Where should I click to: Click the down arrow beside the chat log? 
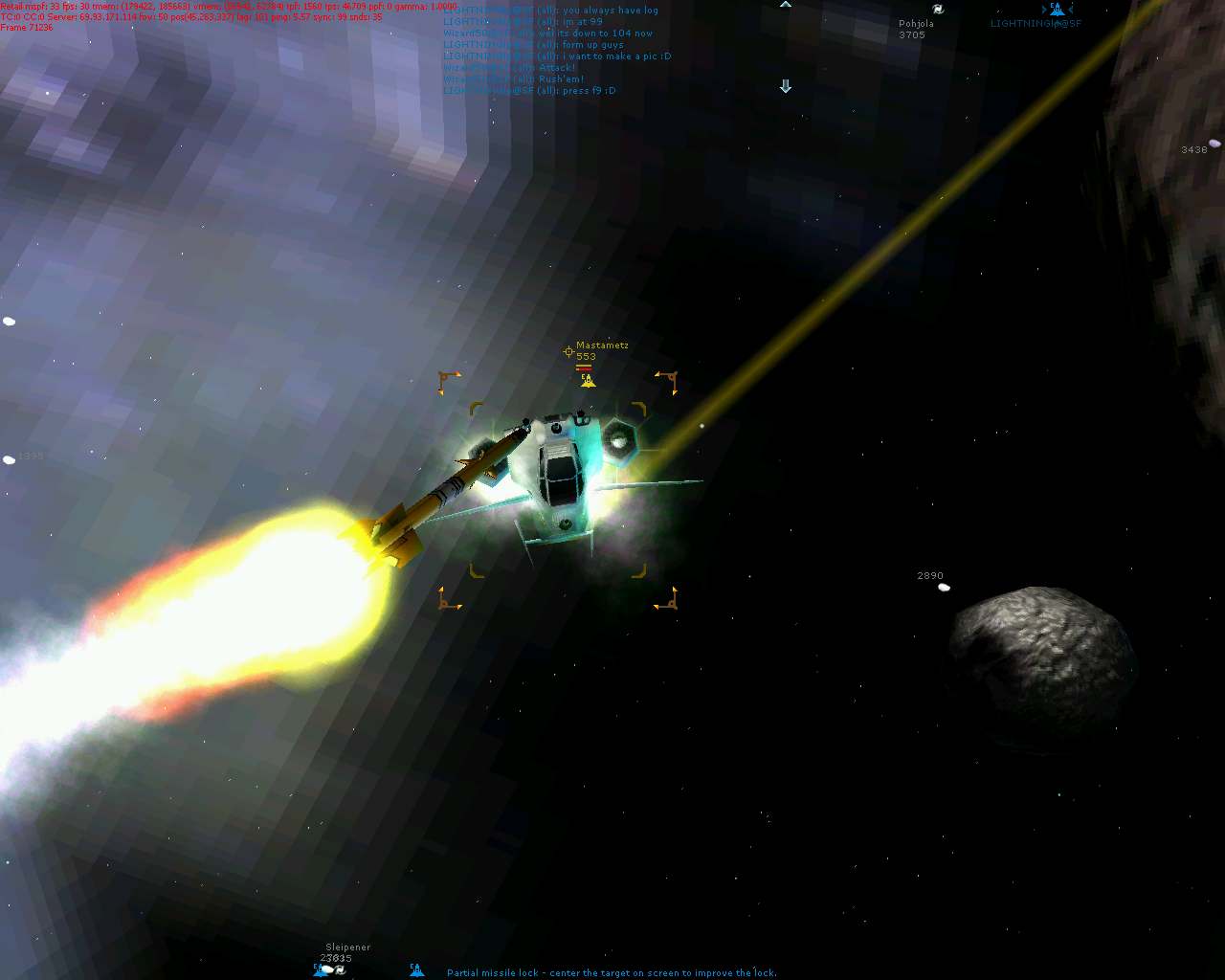tap(786, 86)
